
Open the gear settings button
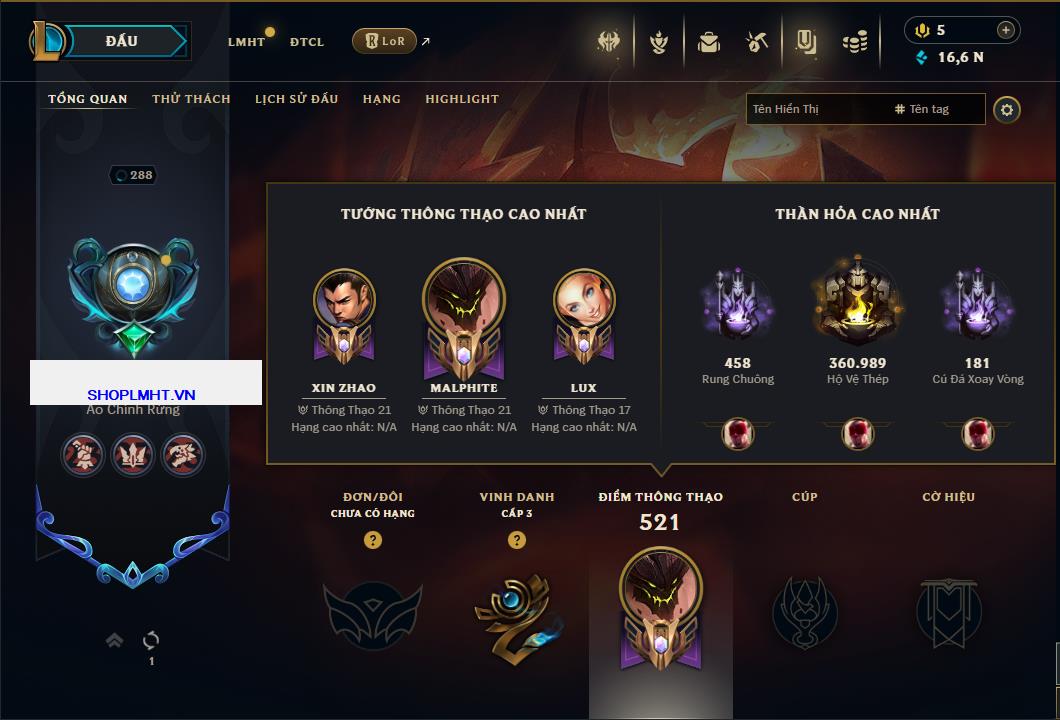click(1007, 109)
